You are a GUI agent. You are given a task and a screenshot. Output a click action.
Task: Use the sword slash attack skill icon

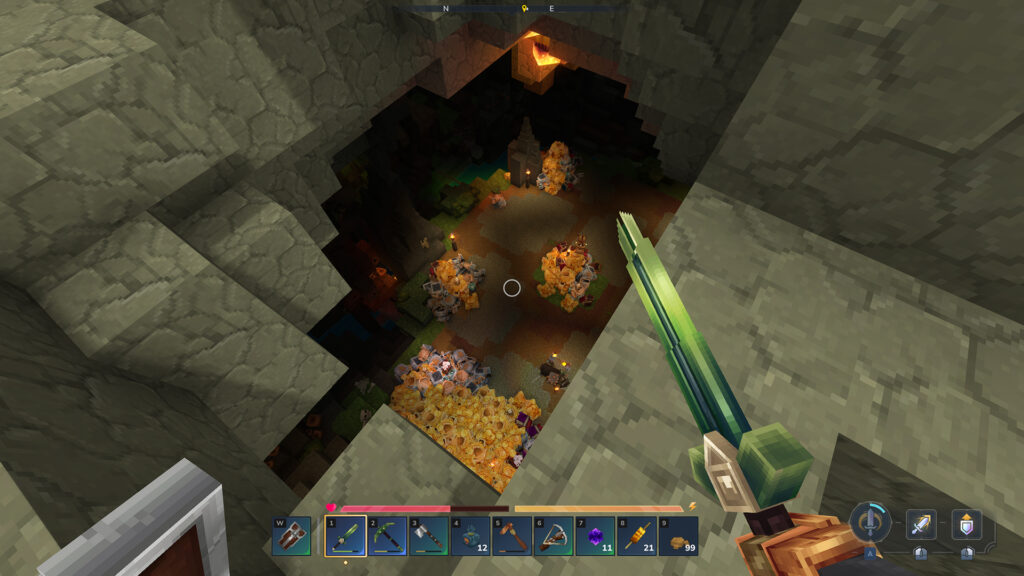(921, 524)
